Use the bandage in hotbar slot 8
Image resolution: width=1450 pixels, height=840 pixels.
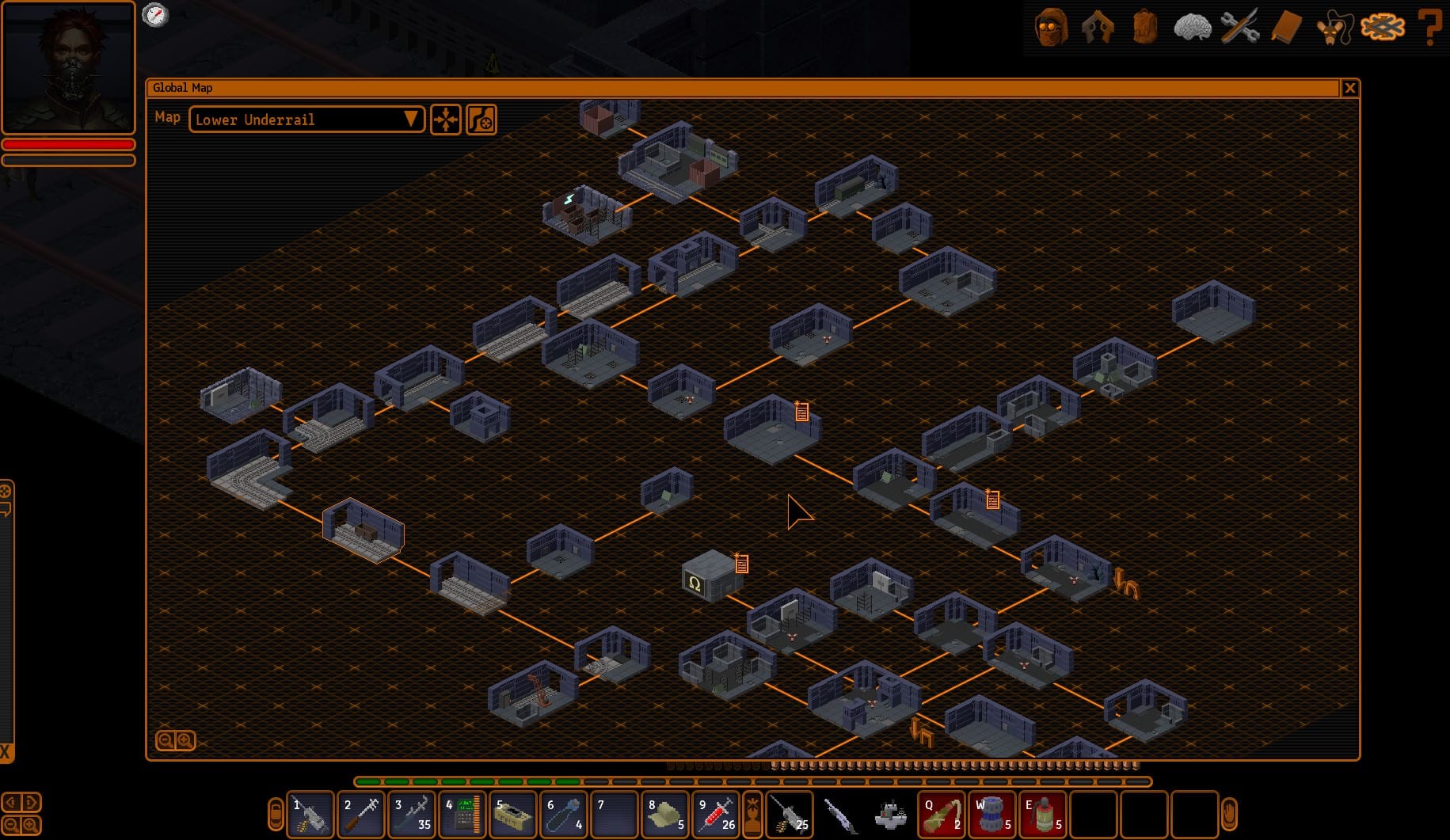tap(665, 814)
